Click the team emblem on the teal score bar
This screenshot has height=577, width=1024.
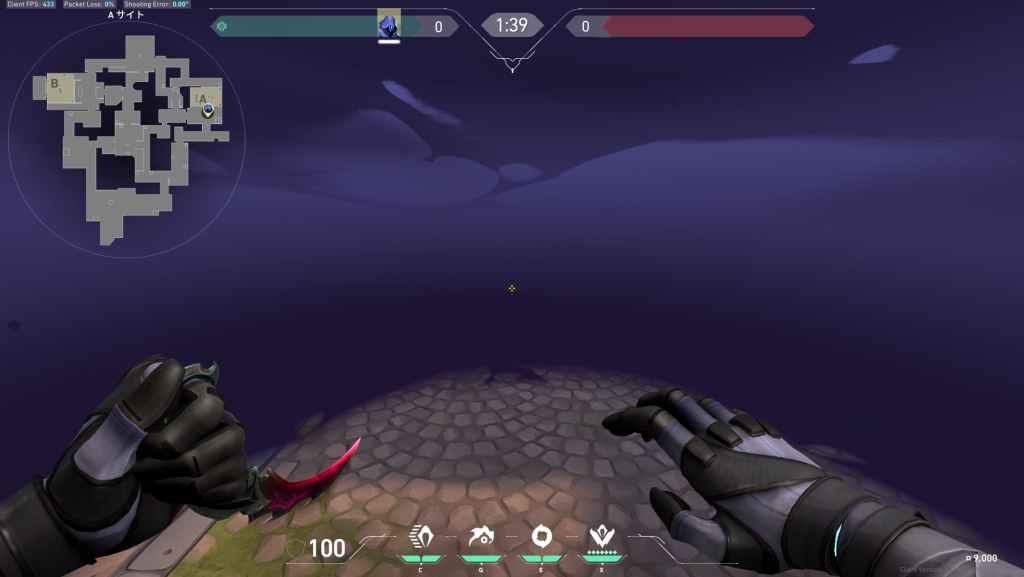click(221, 26)
